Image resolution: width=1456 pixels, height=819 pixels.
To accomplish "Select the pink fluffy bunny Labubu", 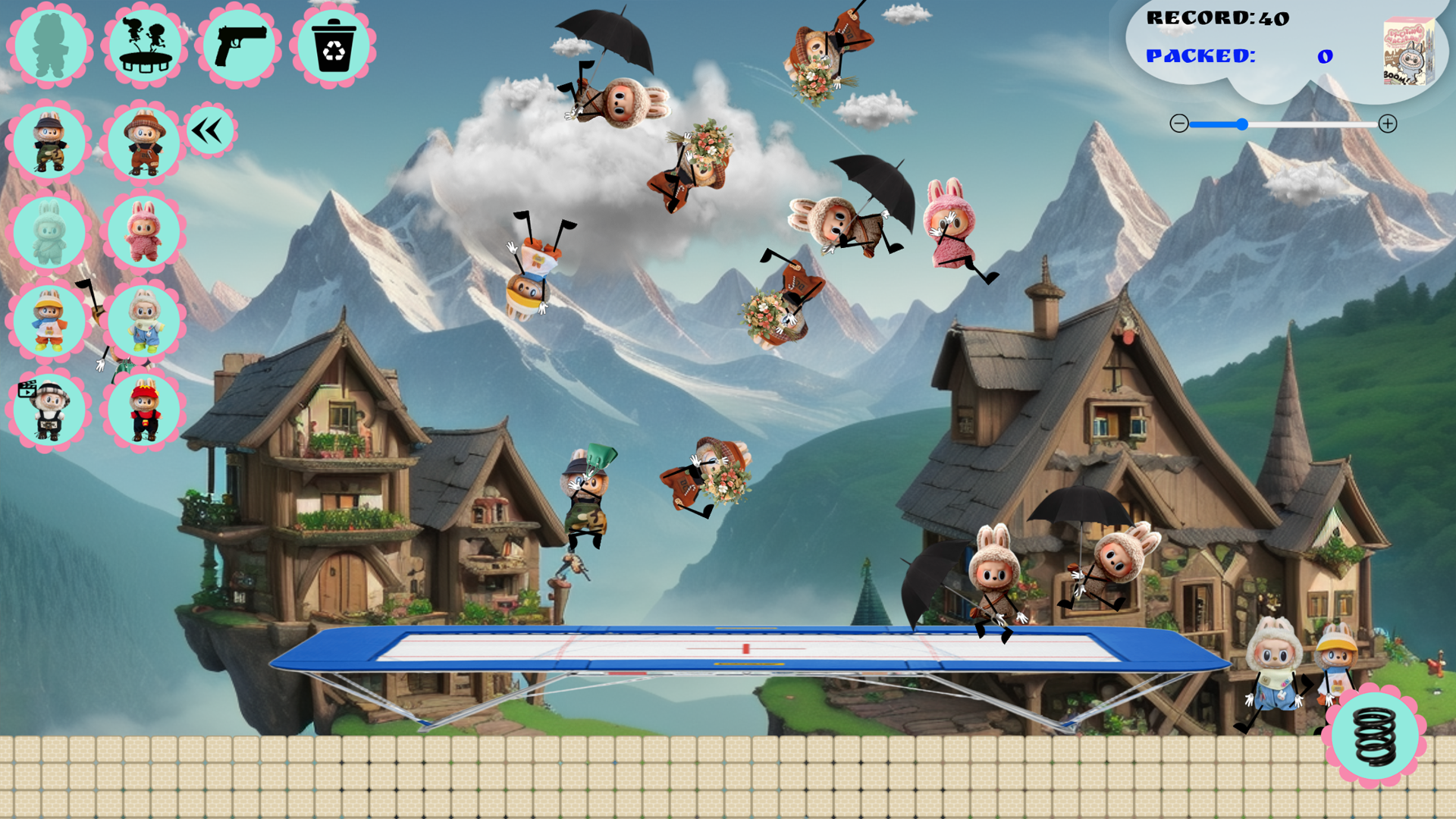I will 144,233.
